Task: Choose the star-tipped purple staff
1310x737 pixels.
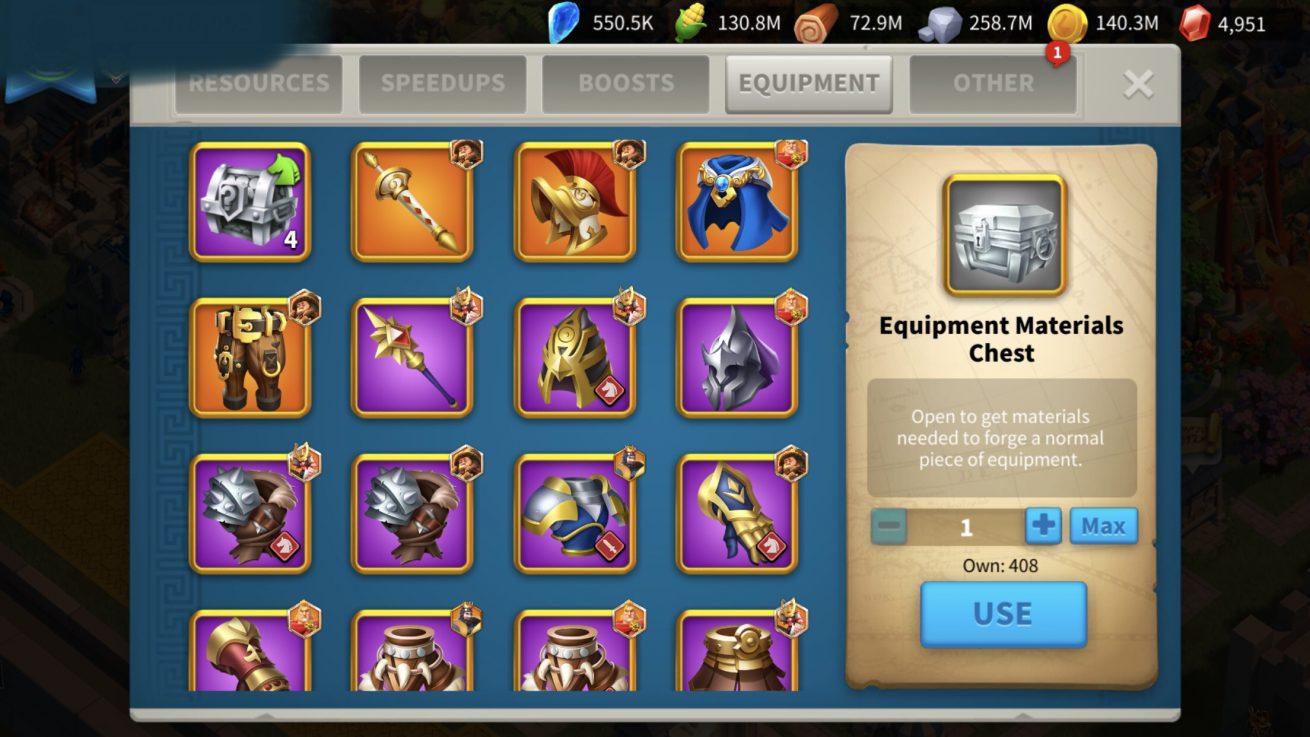Action: click(x=412, y=357)
